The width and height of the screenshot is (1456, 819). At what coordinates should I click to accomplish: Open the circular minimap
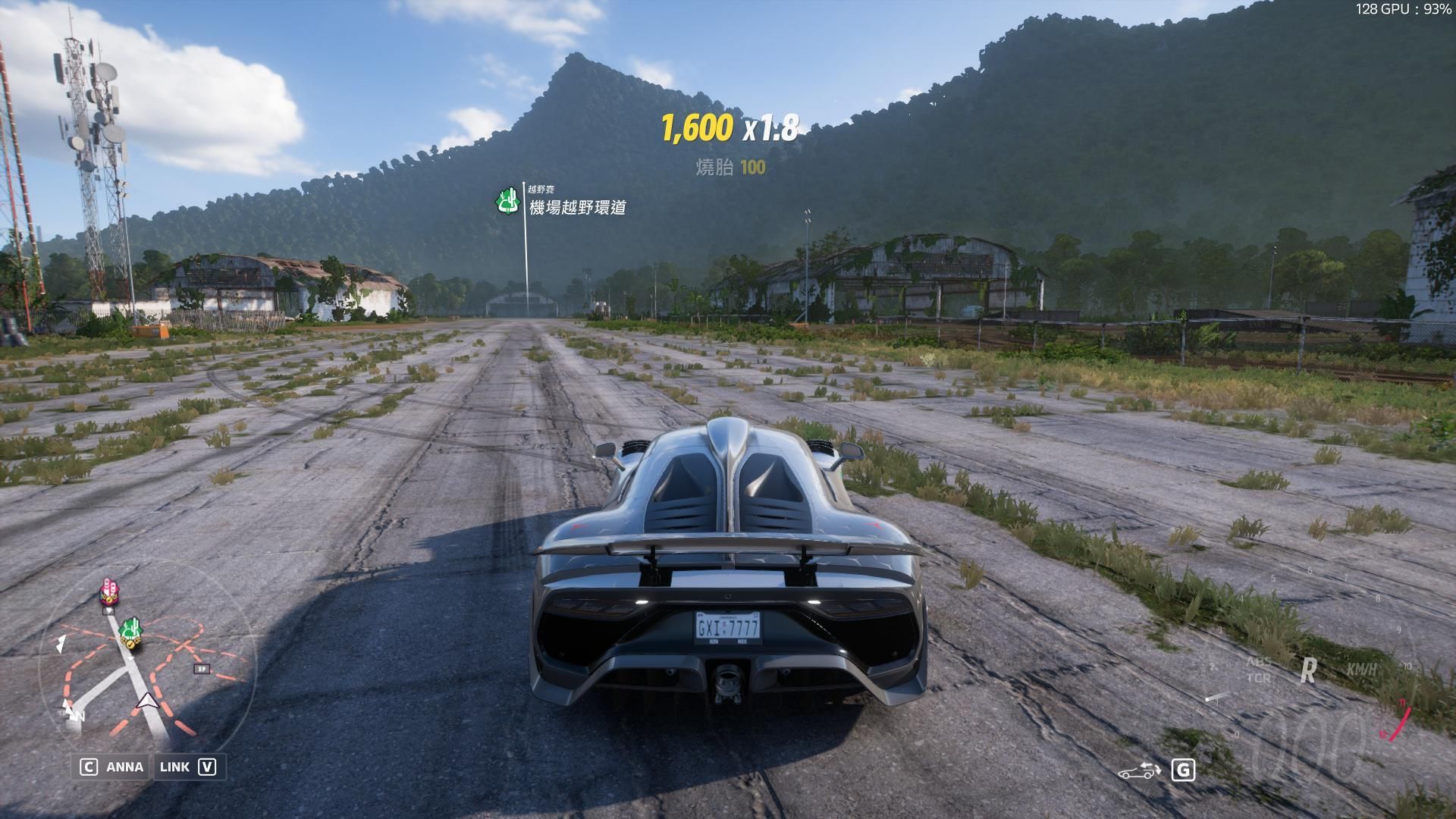pos(148,667)
